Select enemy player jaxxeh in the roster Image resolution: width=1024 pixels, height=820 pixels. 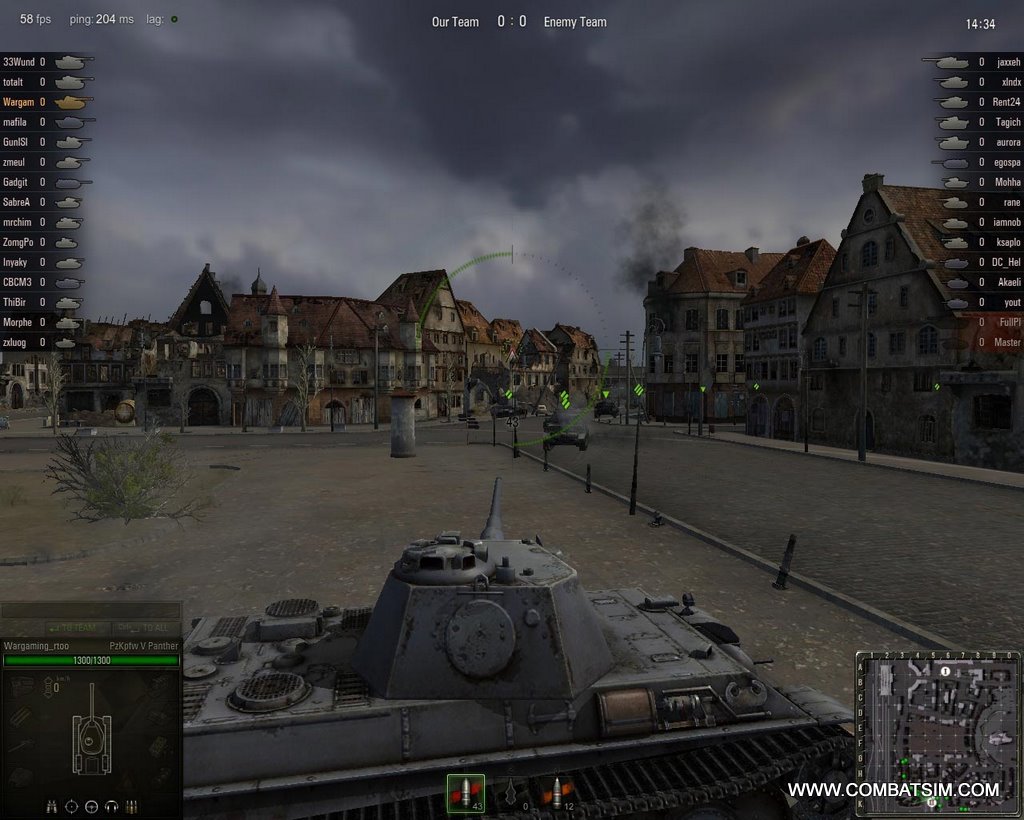click(x=1008, y=62)
